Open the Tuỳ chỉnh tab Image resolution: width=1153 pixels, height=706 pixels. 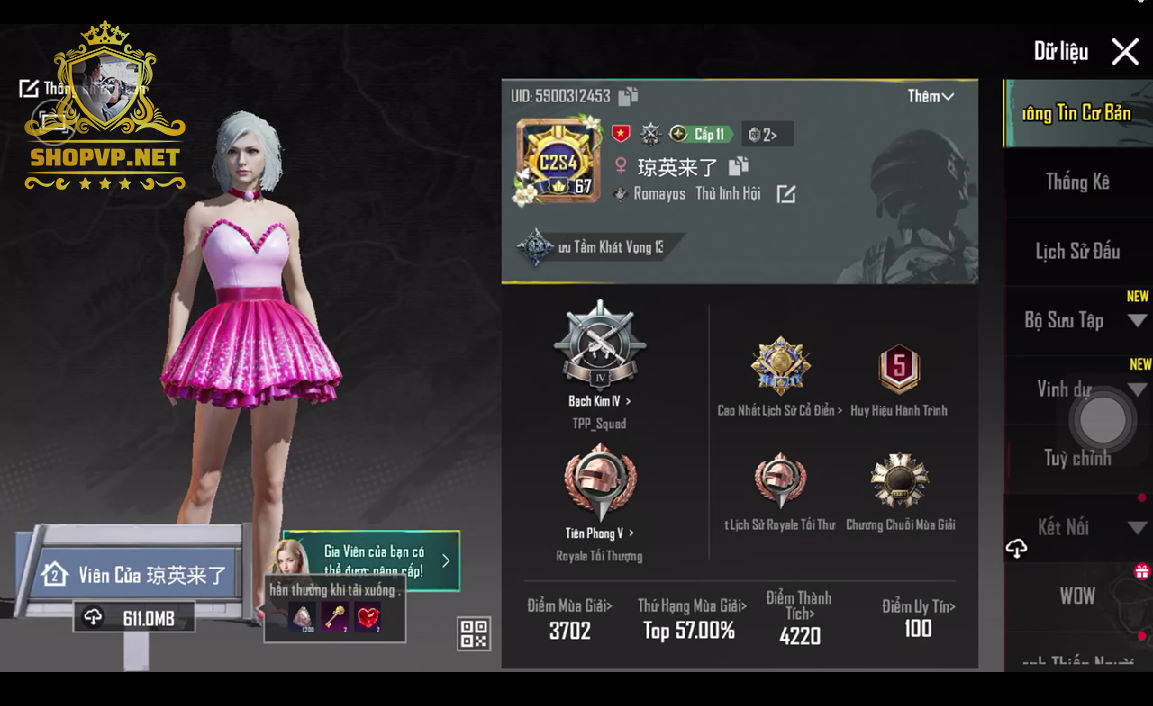tap(1077, 458)
